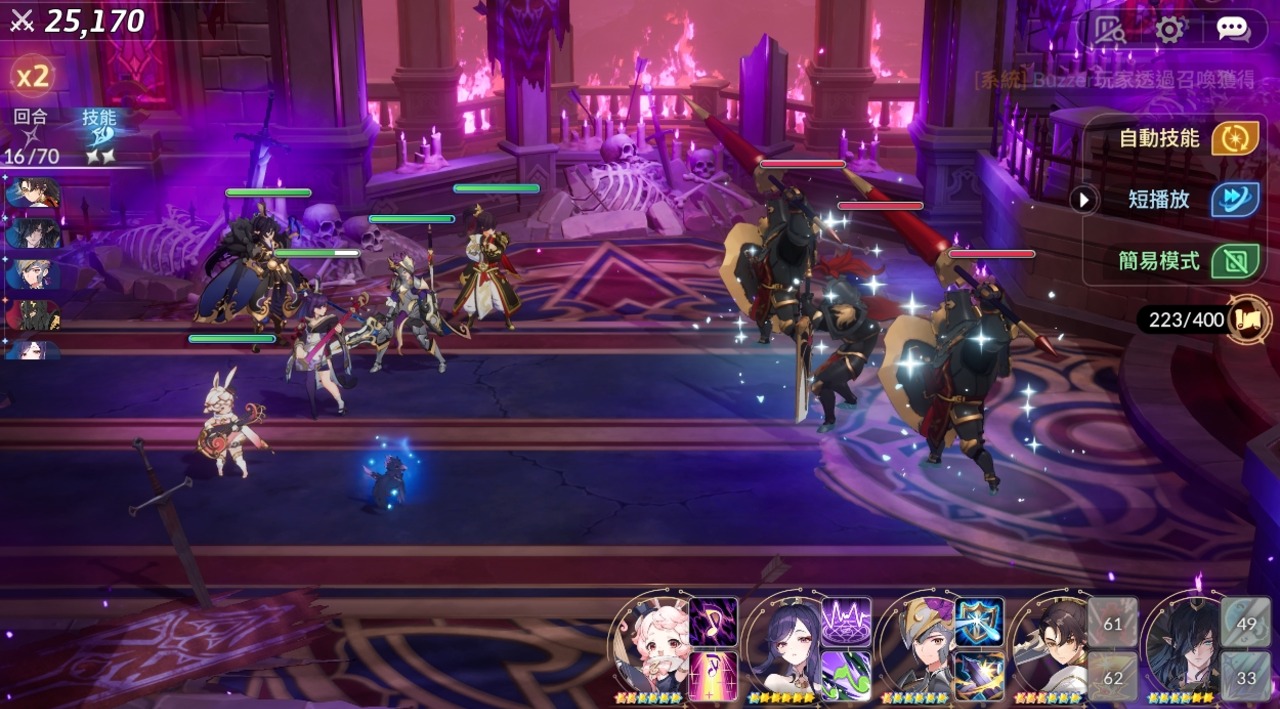Select the skill on cooldown showing 61
The image size is (1280, 709).
tap(1112, 622)
